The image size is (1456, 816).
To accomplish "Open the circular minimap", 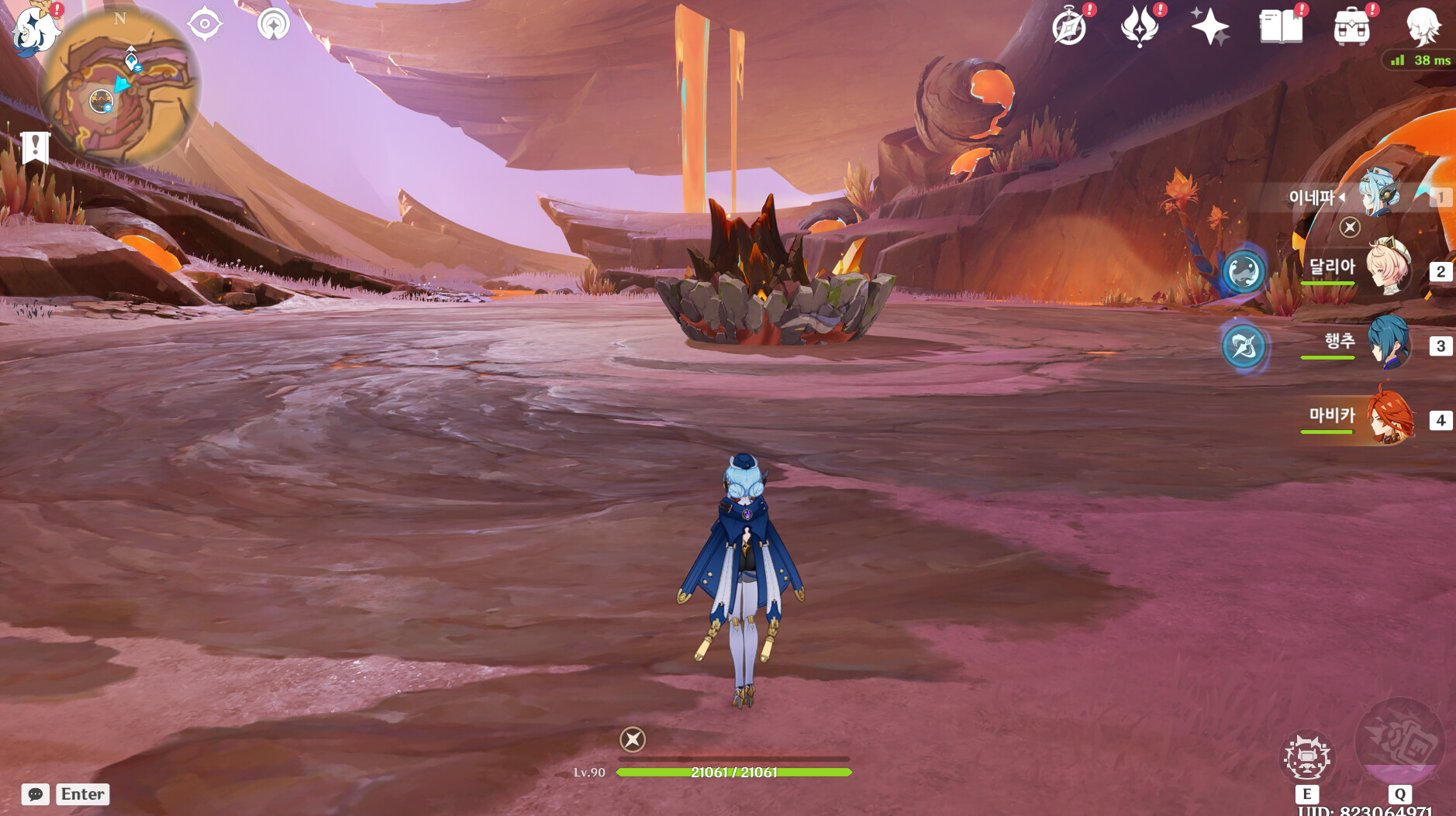I will coord(119,87).
